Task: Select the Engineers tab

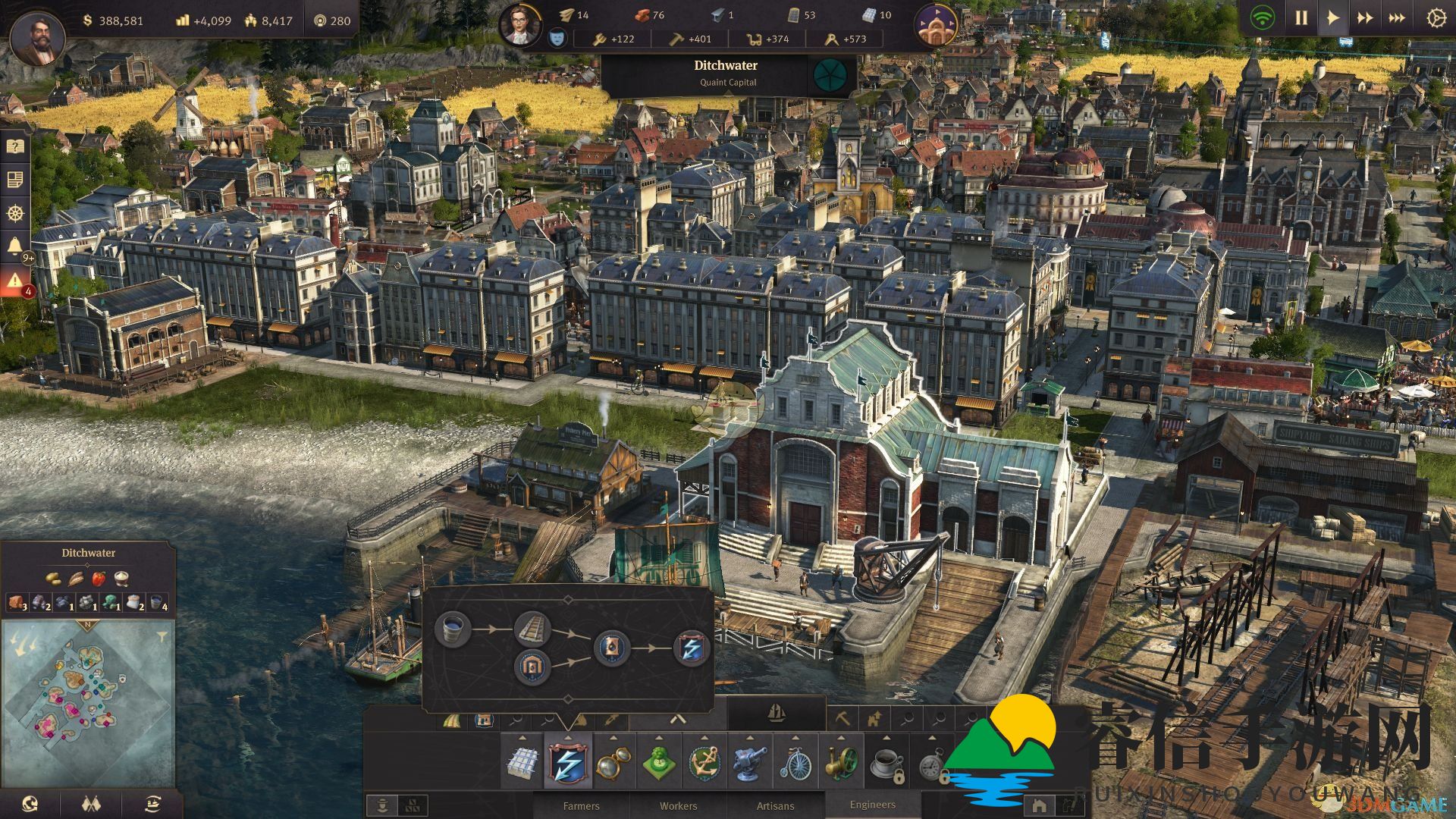Action: [872, 805]
